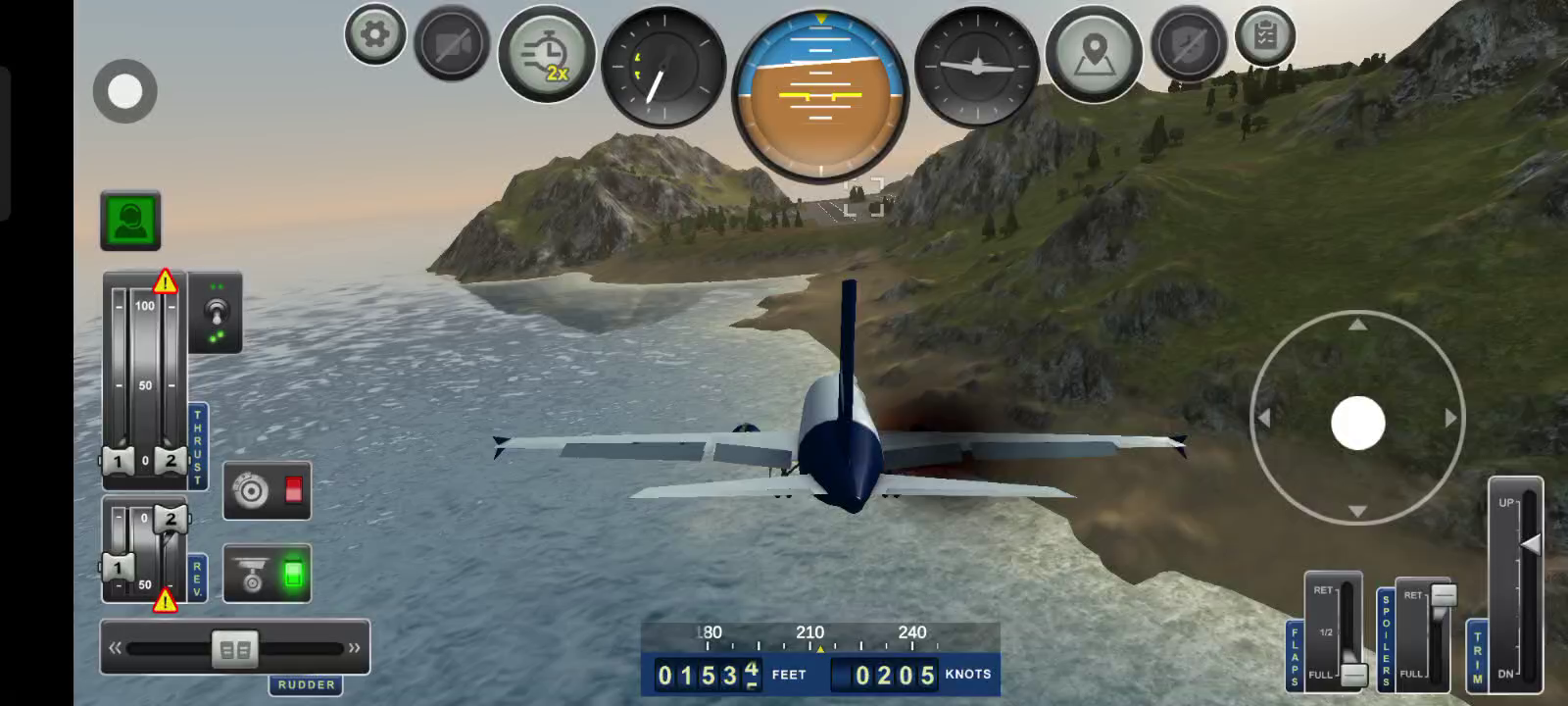This screenshot has width=1568, height=706.
Task: Open the green pilot communications button
Action: (130, 221)
